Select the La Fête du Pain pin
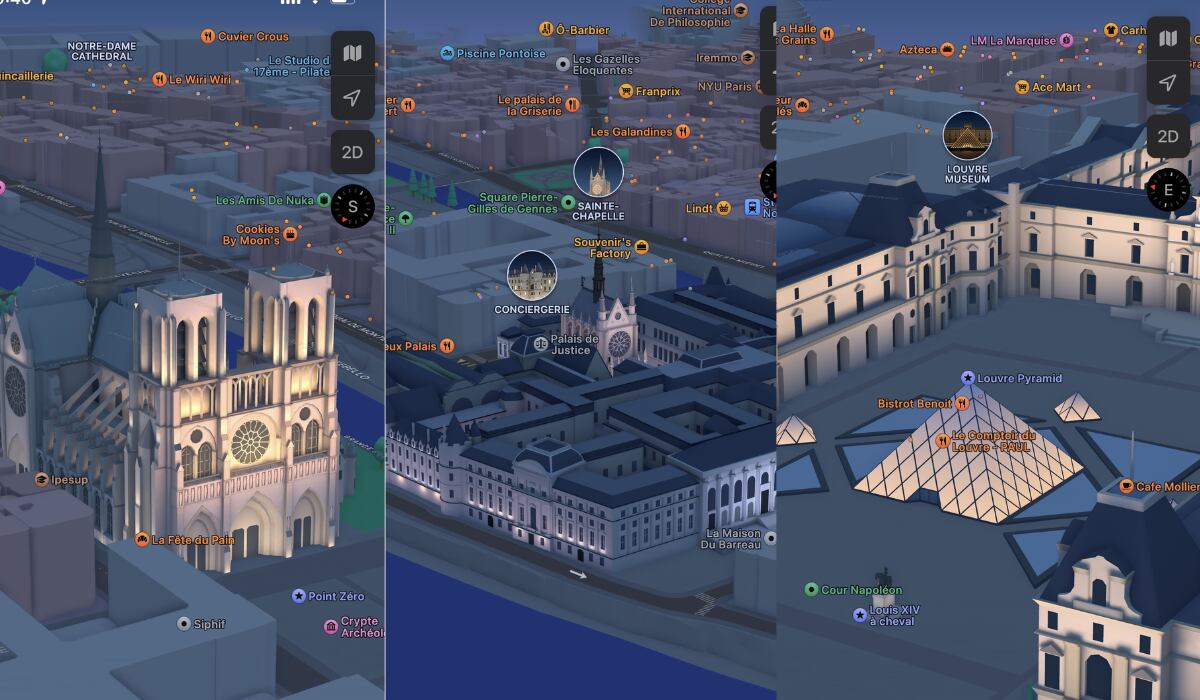Screen dimensions: 1200x700 142,540
